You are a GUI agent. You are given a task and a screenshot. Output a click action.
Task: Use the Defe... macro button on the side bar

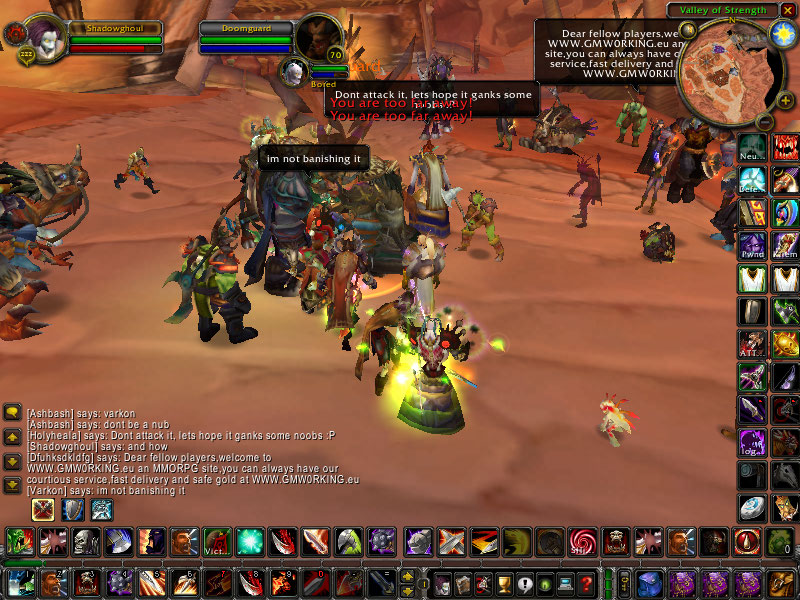752,180
